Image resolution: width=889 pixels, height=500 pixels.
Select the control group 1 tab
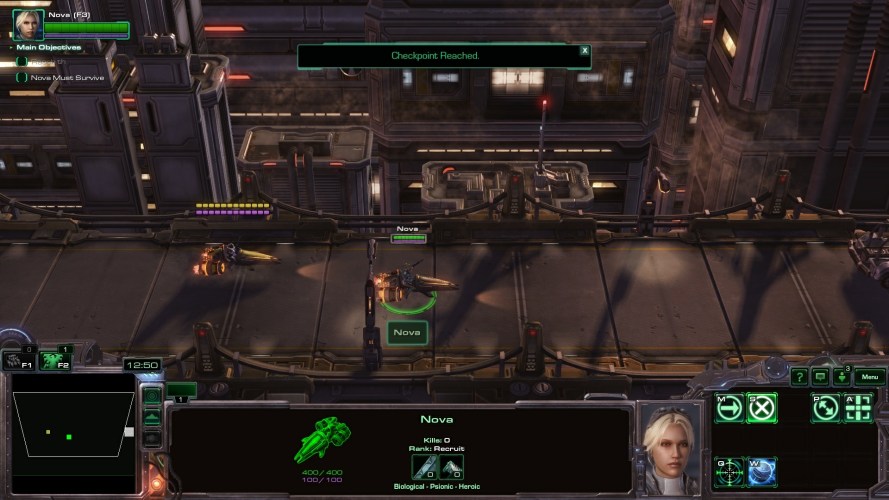(182, 392)
